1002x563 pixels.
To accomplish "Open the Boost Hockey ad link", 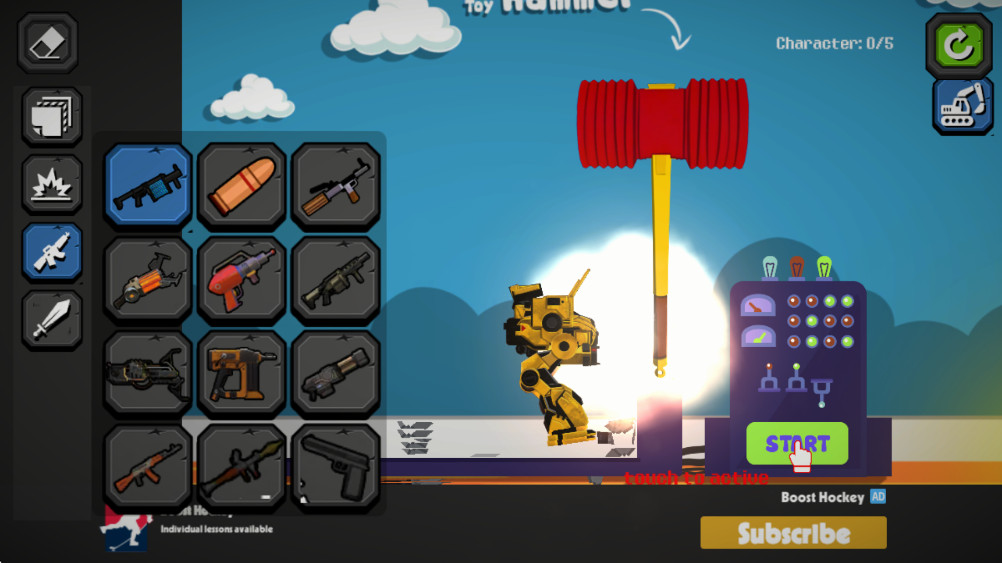I will (823, 497).
